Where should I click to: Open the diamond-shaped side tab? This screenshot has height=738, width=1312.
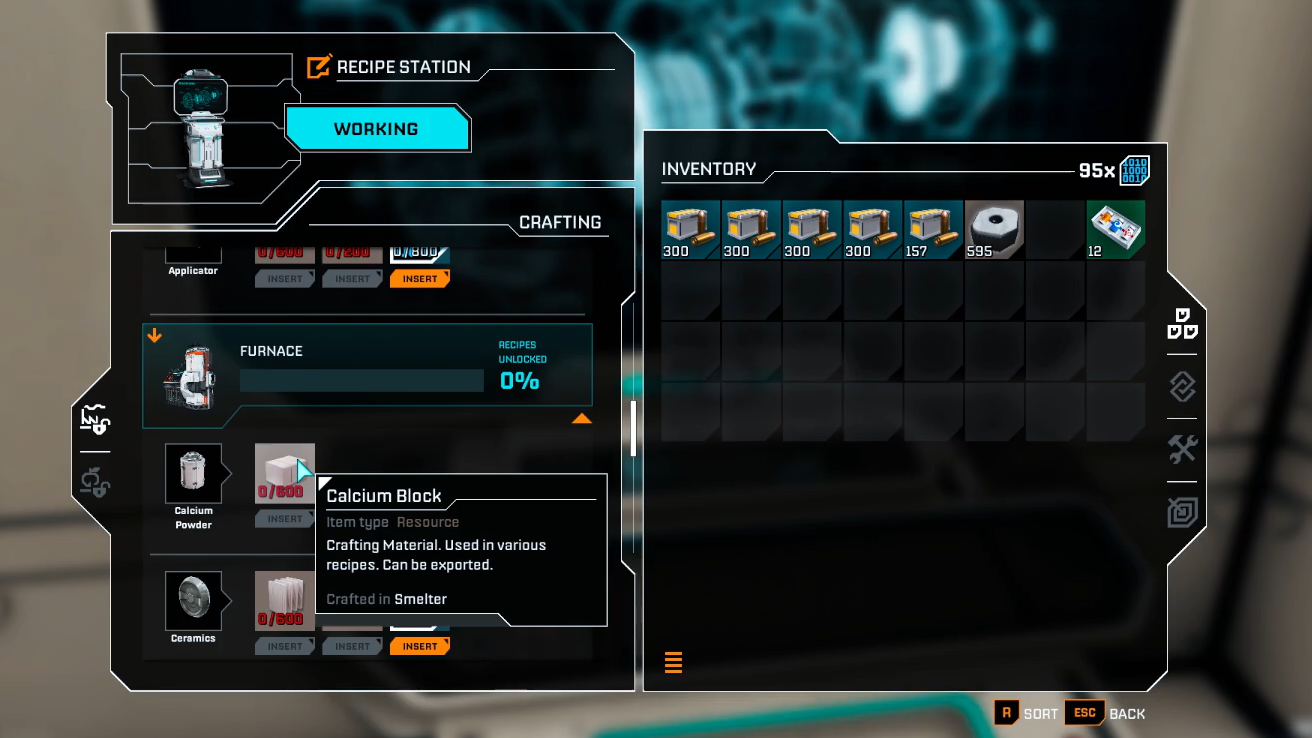coord(1182,387)
